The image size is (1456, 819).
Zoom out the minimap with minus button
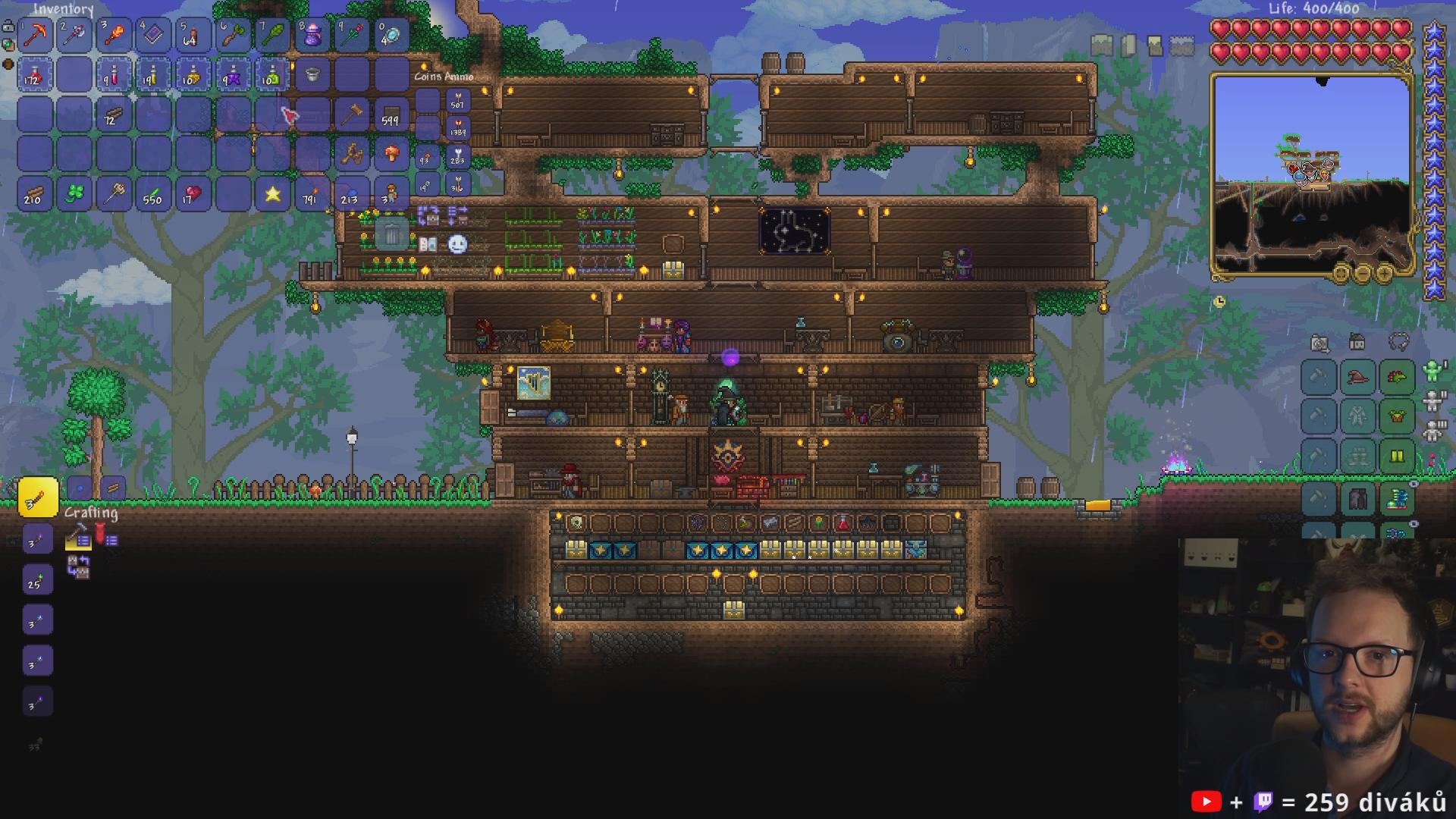1363,272
